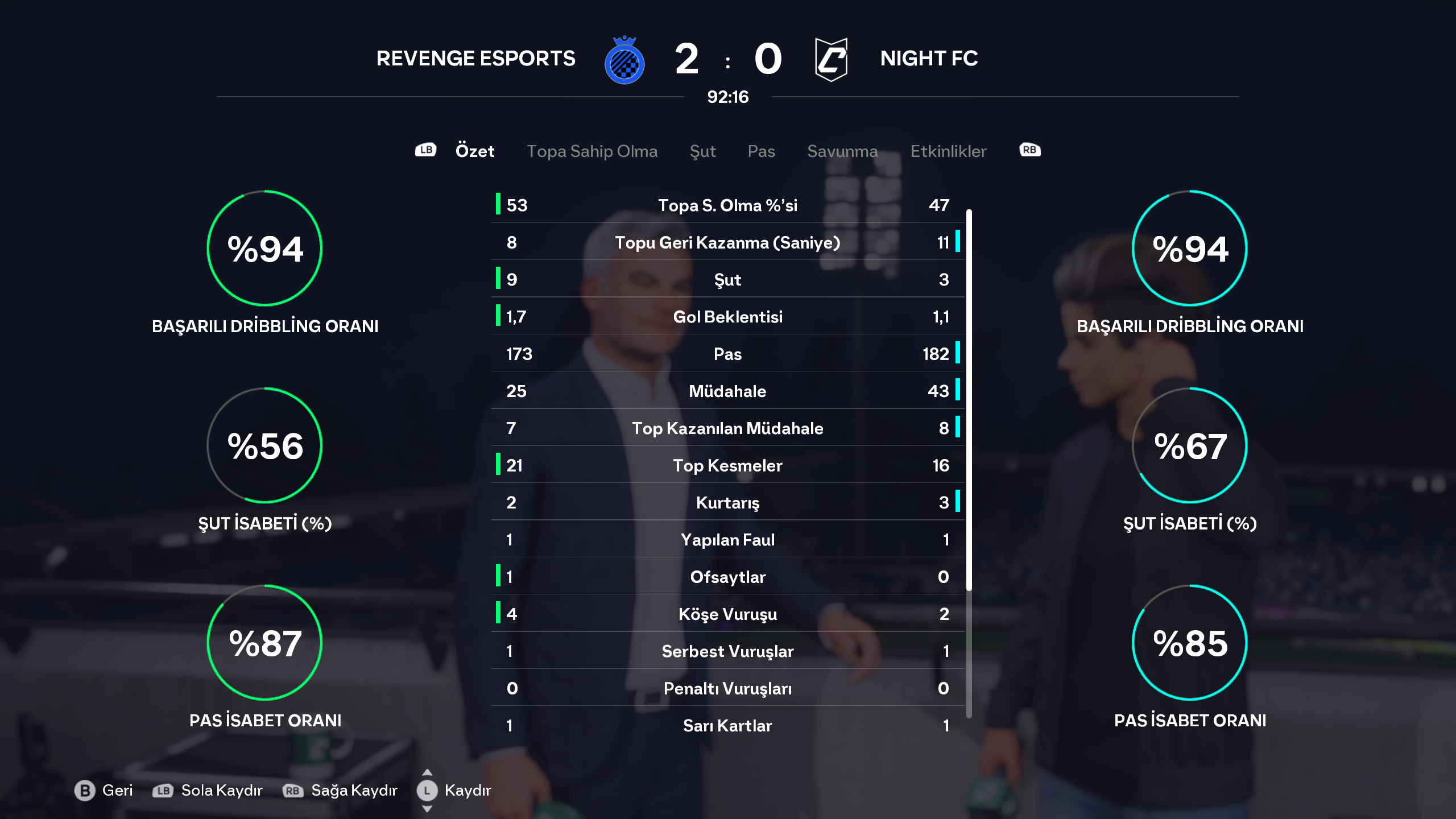Switch to the Savunma tab

(x=842, y=151)
